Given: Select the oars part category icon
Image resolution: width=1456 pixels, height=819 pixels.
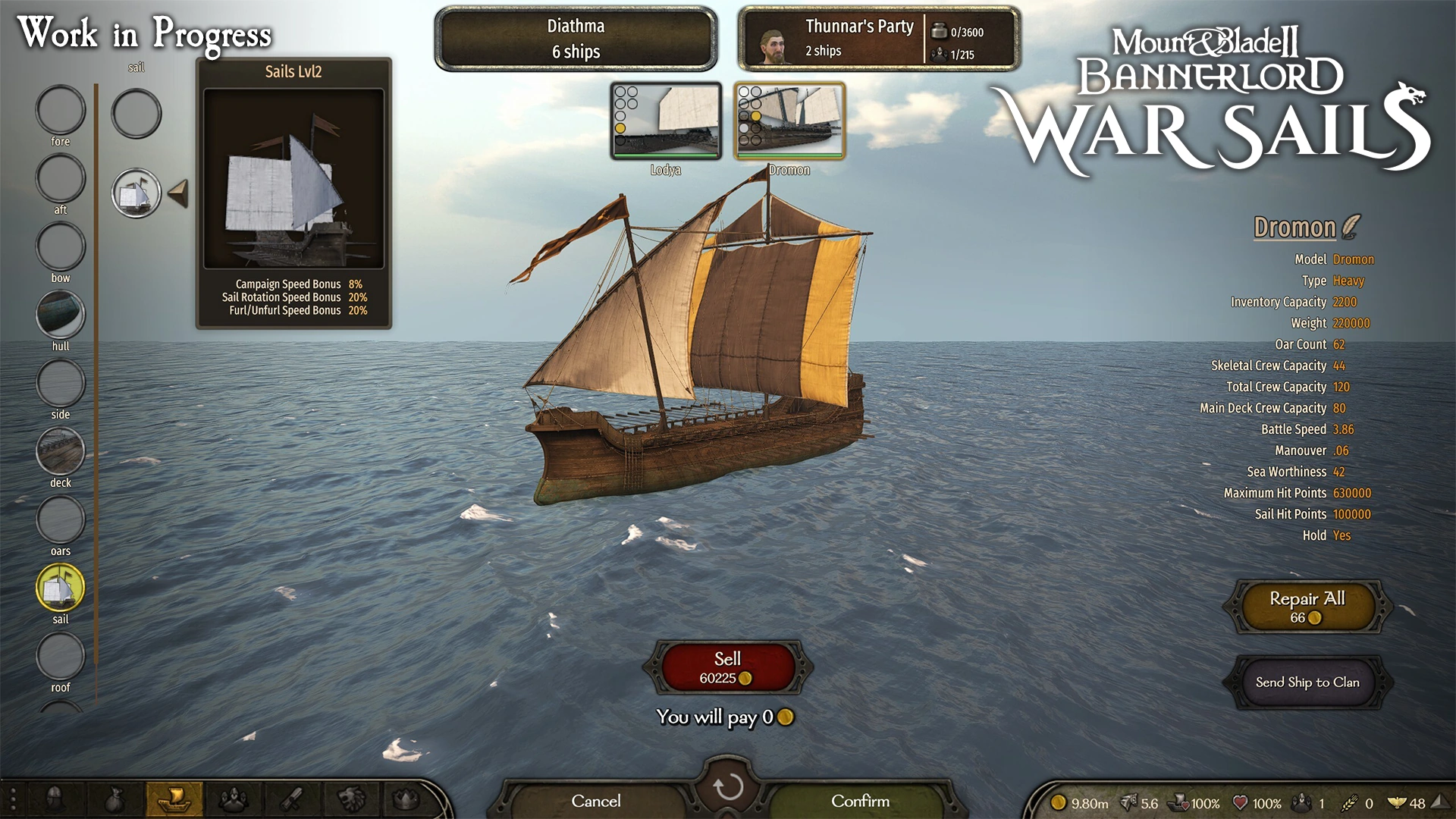Looking at the screenshot, I should point(61,519).
